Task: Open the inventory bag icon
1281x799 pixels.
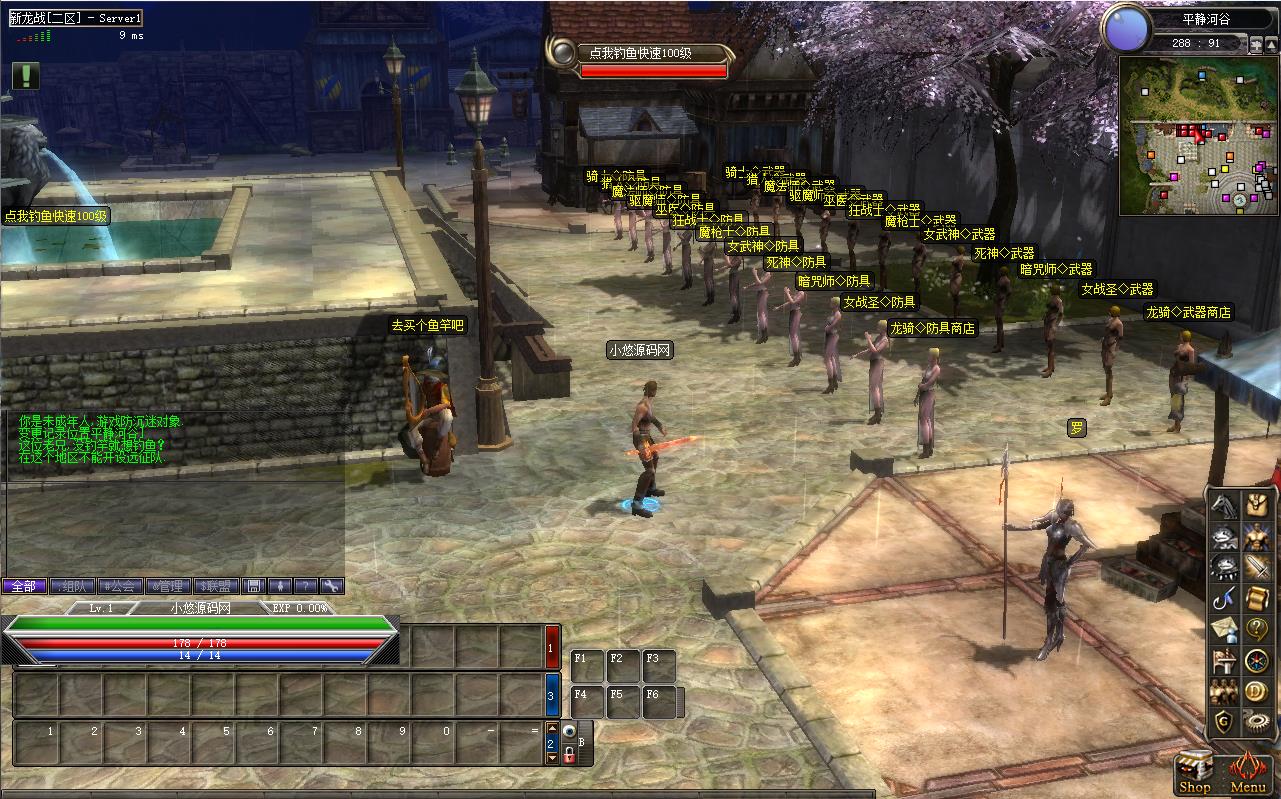Action: click(1256, 506)
